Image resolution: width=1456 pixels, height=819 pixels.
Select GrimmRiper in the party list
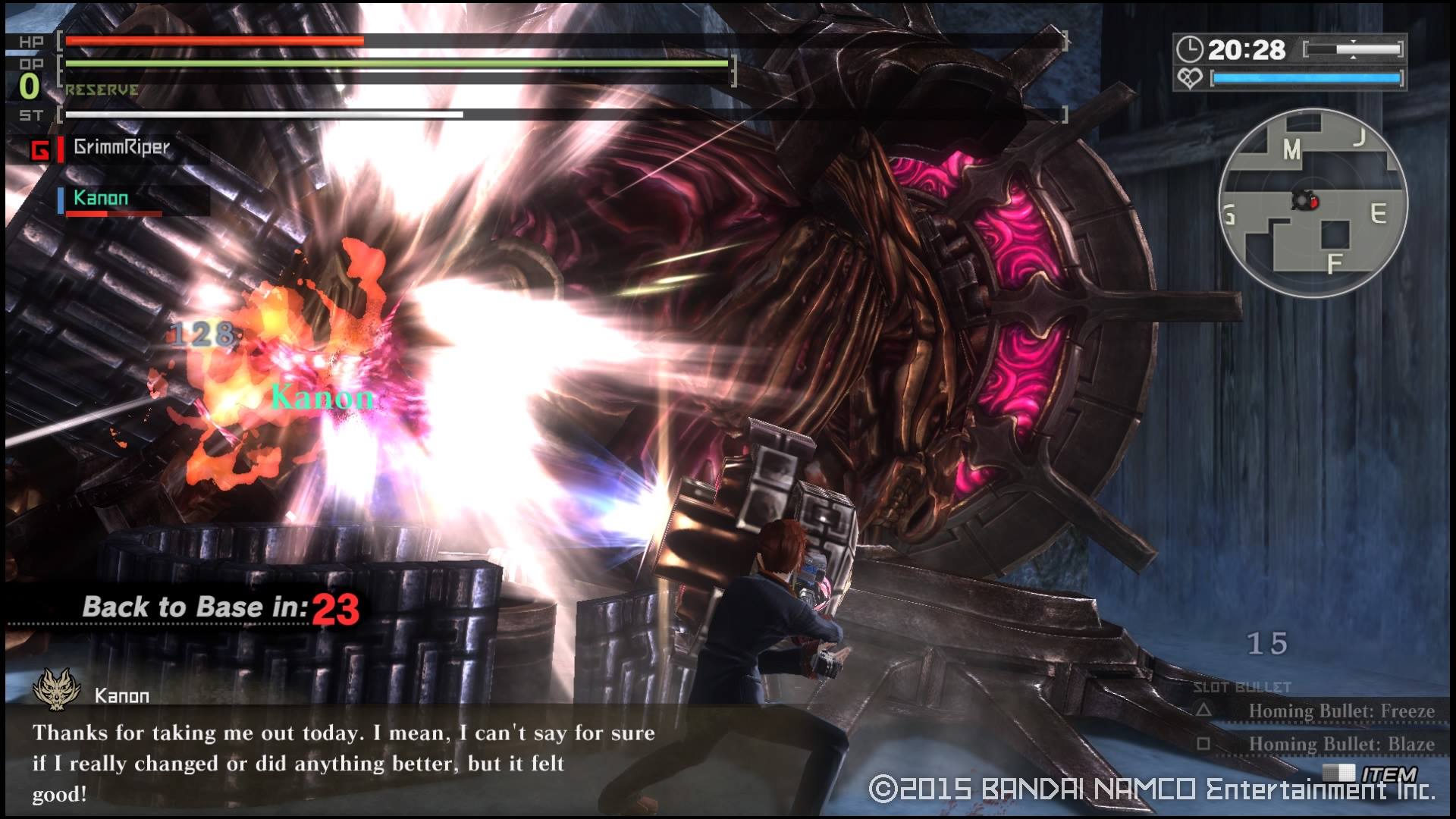[121, 148]
